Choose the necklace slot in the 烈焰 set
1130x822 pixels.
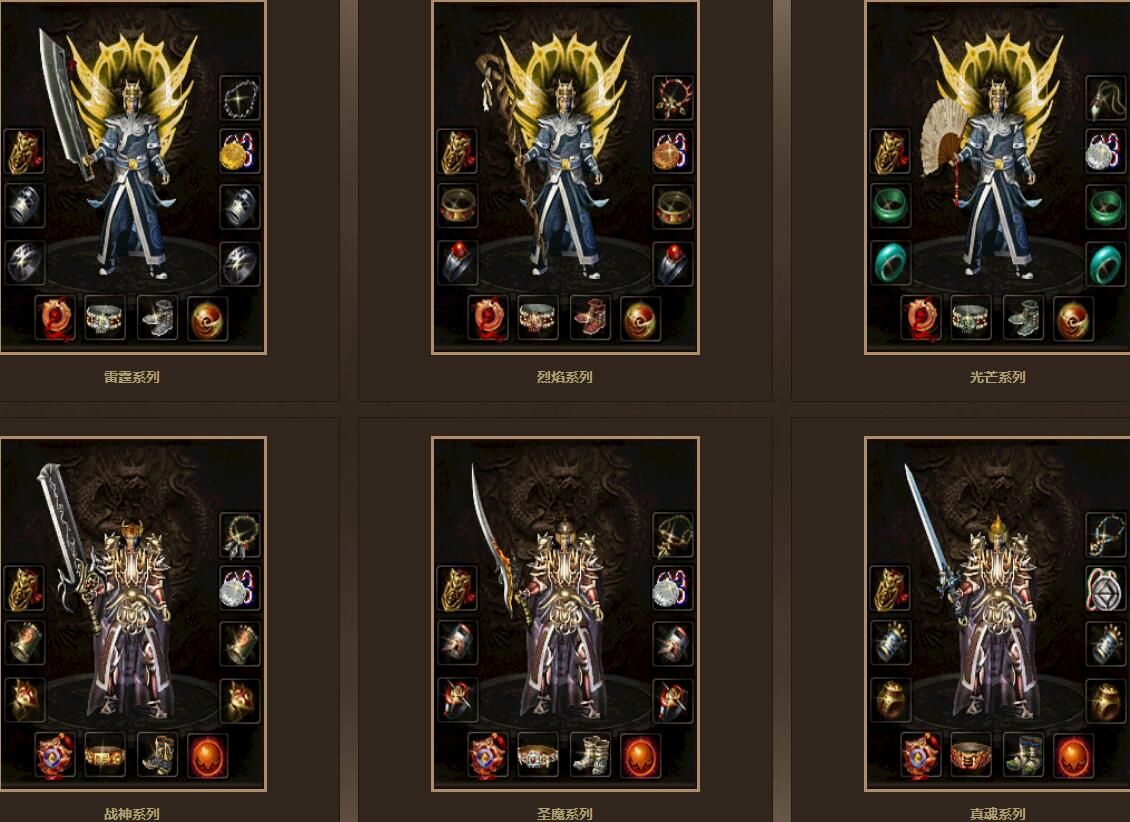click(673, 98)
